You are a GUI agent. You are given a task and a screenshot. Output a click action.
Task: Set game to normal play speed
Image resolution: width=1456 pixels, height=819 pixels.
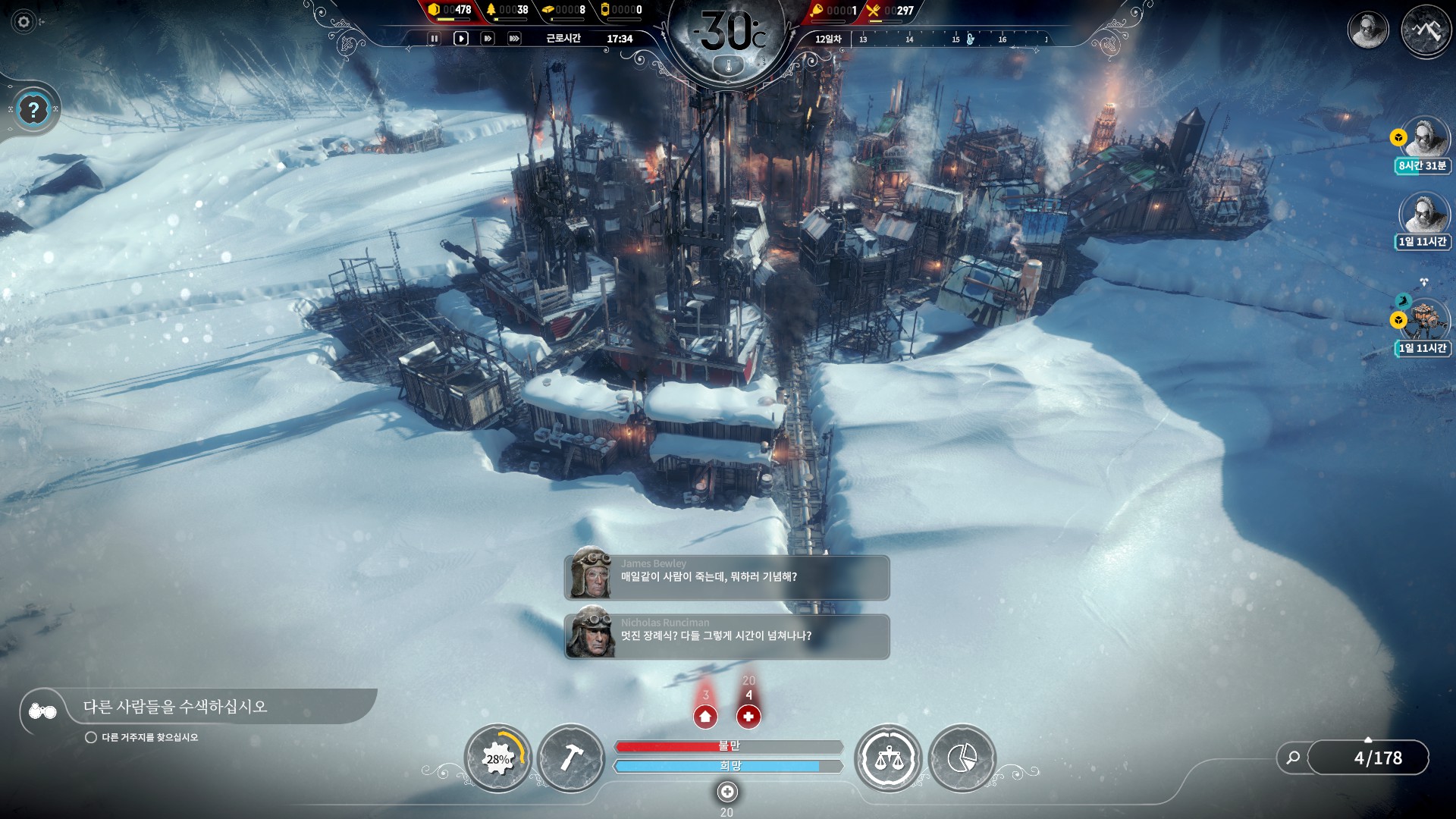click(460, 39)
